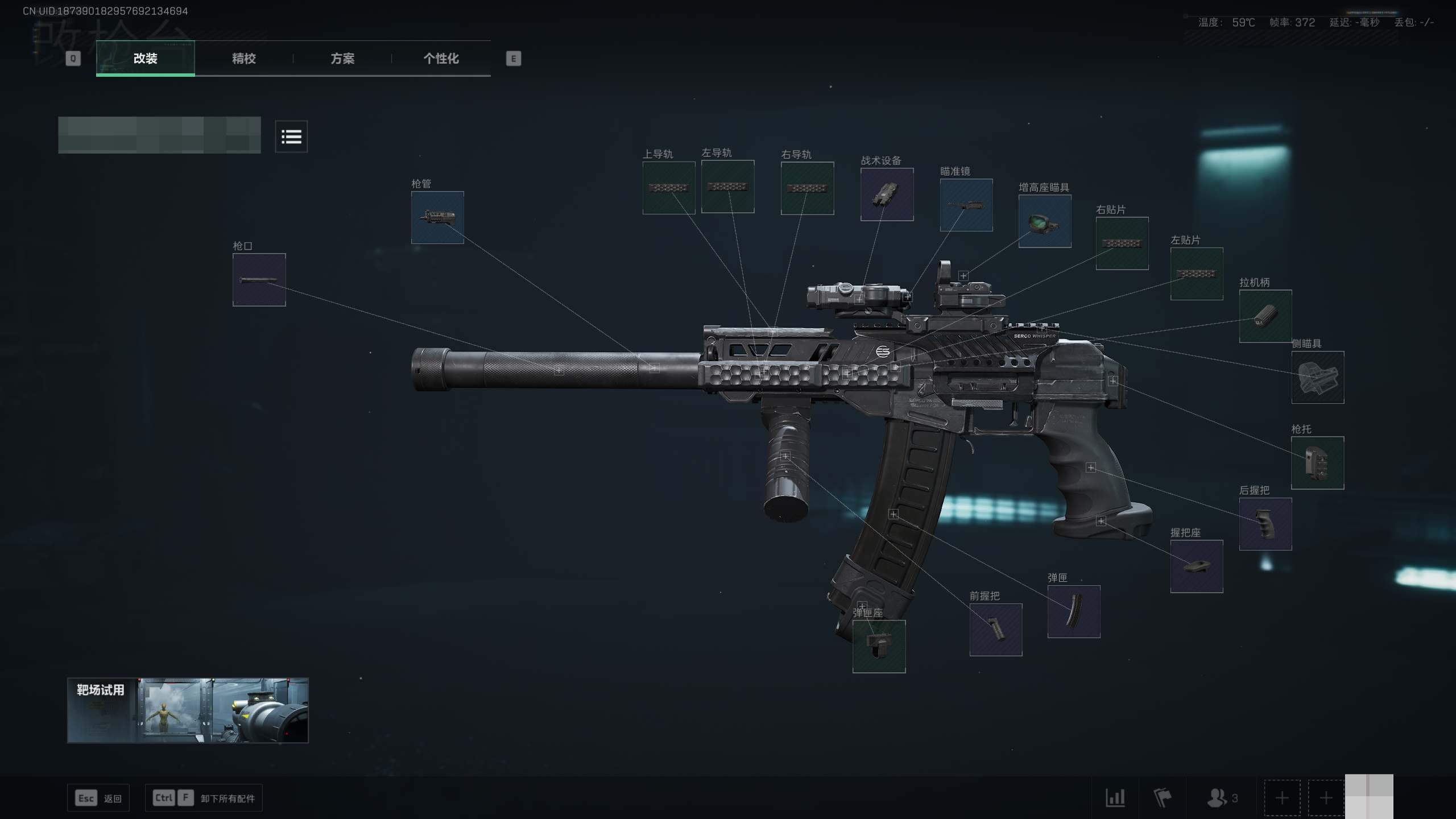Select the 握把座 grip base slot
The image size is (1456, 819).
(x=1196, y=566)
